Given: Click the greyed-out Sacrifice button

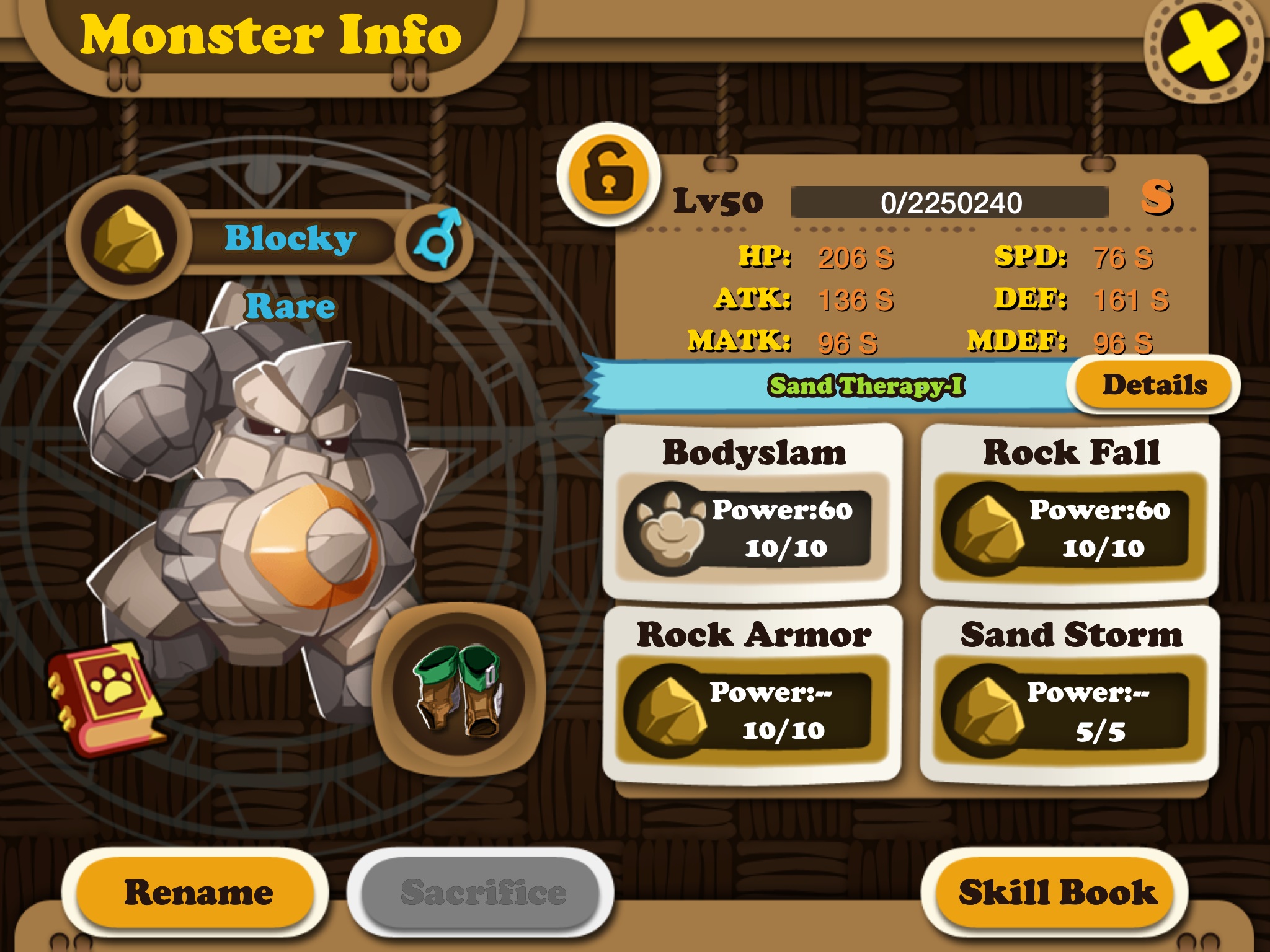Looking at the screenshot, I should (482, 892).
